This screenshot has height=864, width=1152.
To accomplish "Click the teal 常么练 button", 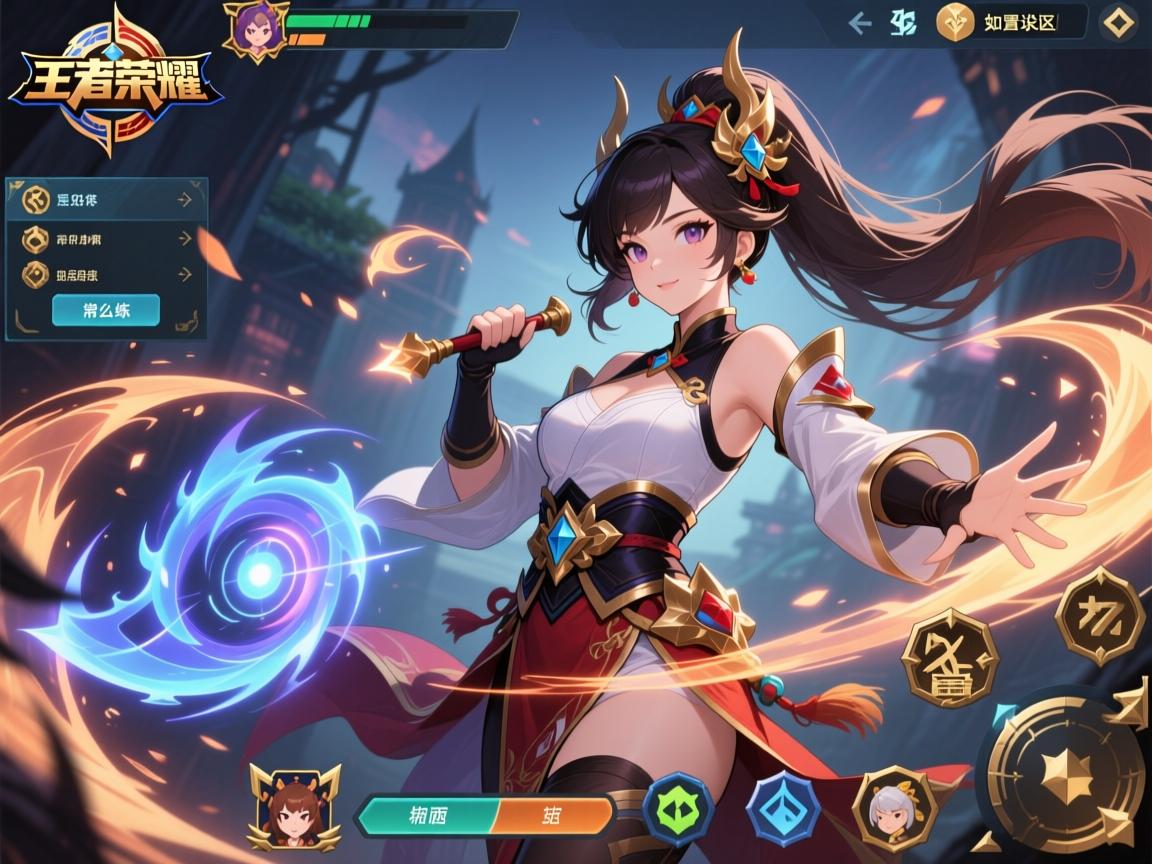I will click(106, 310).
